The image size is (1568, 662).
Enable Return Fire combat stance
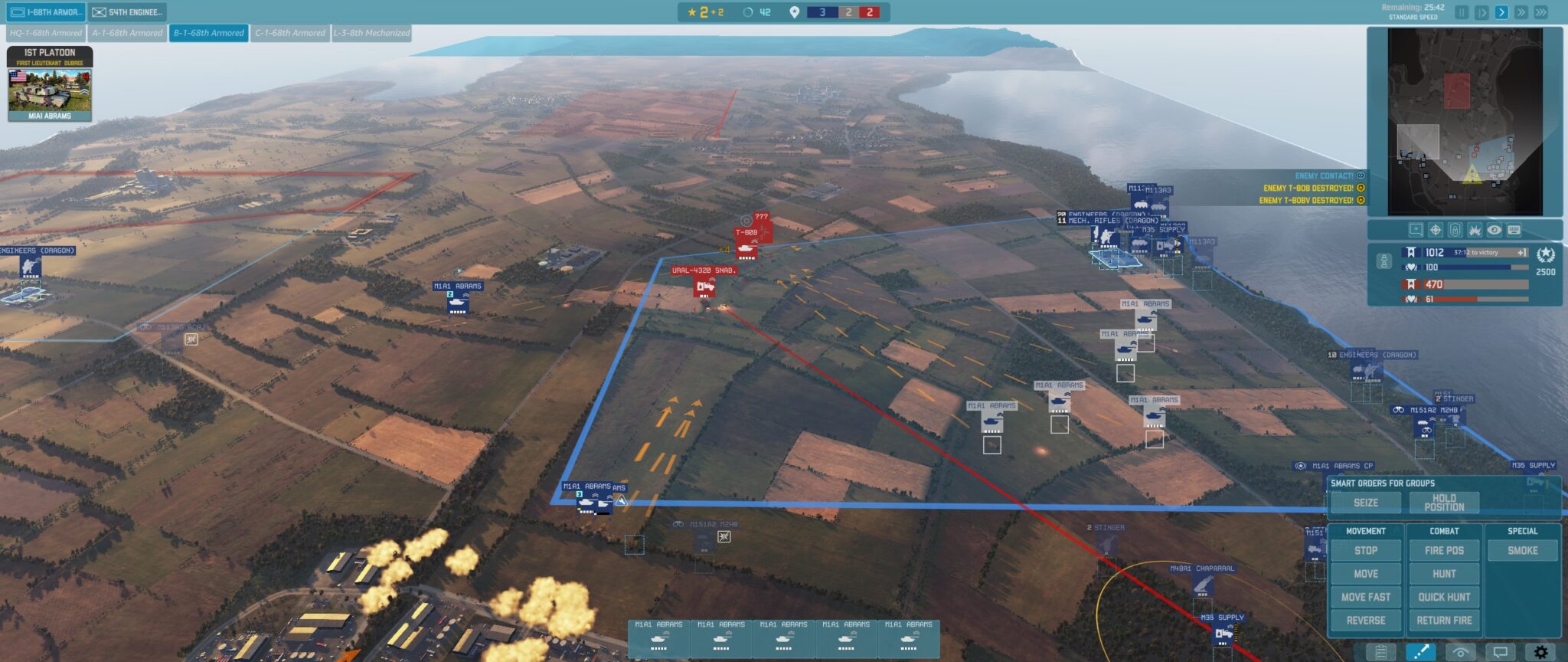[x=1444, y=620]
